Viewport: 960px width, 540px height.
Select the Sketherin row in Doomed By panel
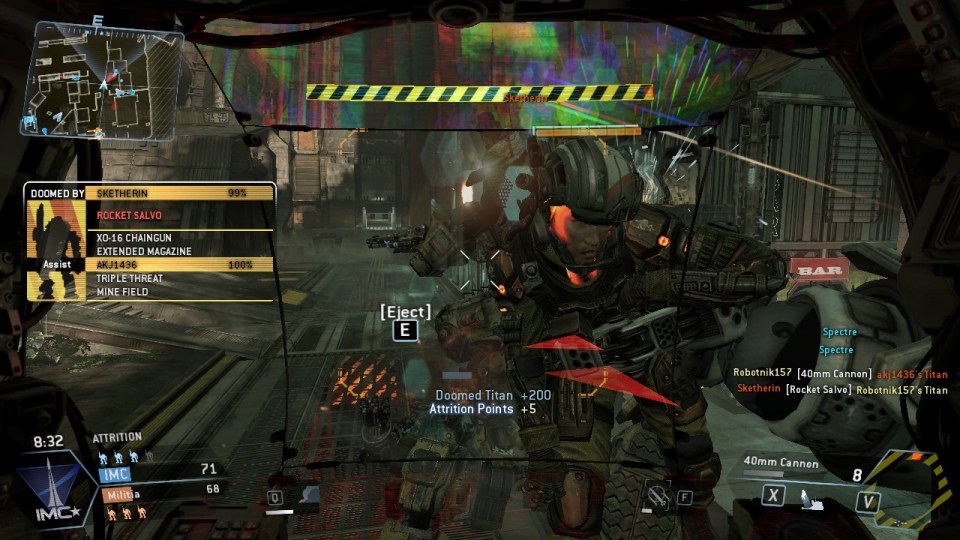click(x=180, y=192)
